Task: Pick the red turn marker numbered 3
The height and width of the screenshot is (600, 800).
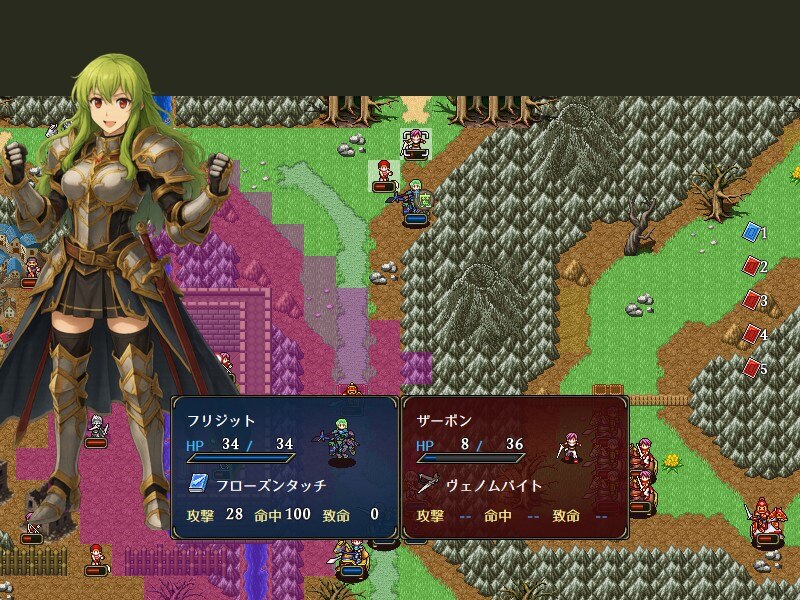Action: [x=752, y=300]
